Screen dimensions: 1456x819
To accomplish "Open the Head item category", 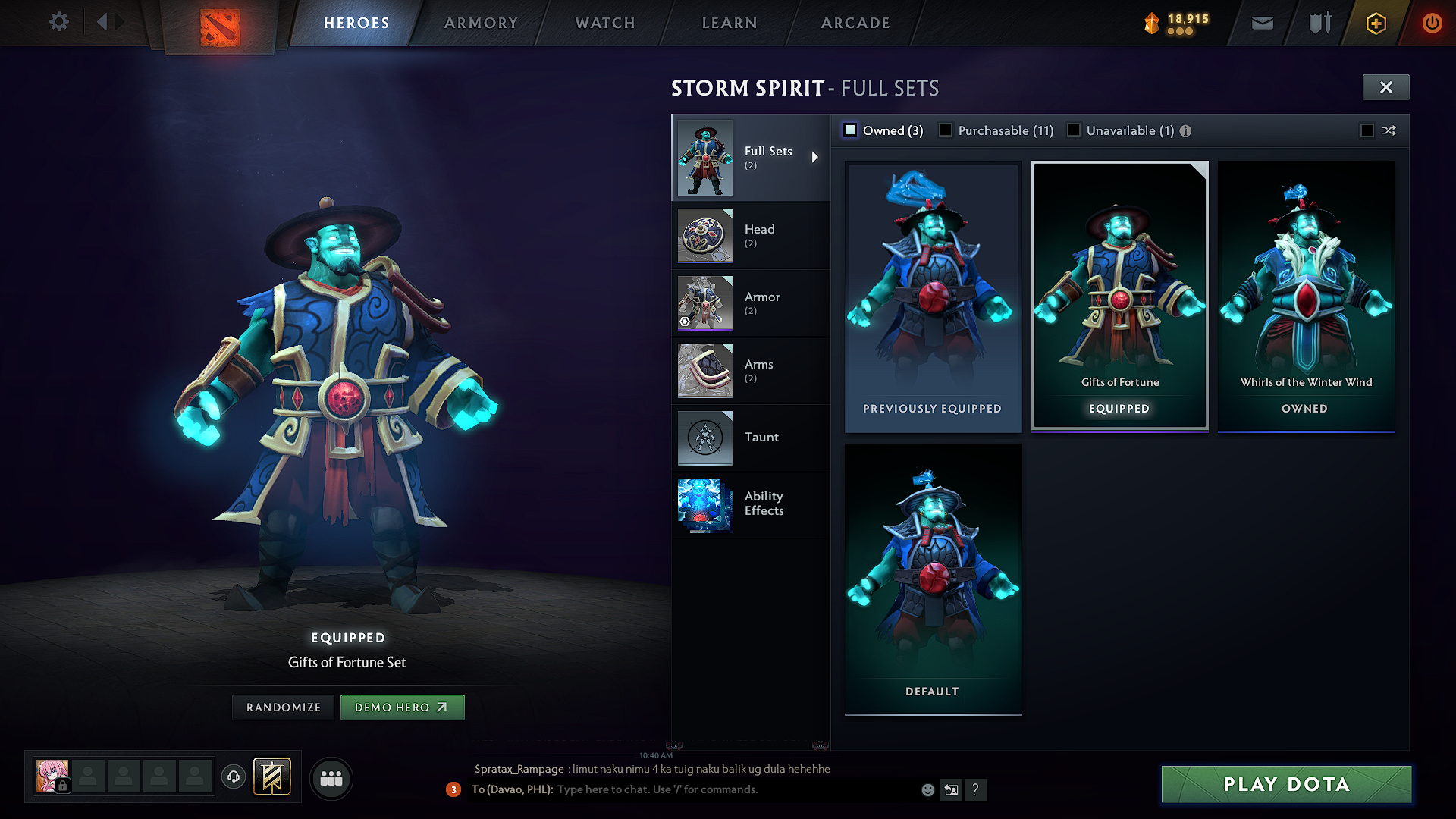I will pyautogui.click(x=704, y=236).
